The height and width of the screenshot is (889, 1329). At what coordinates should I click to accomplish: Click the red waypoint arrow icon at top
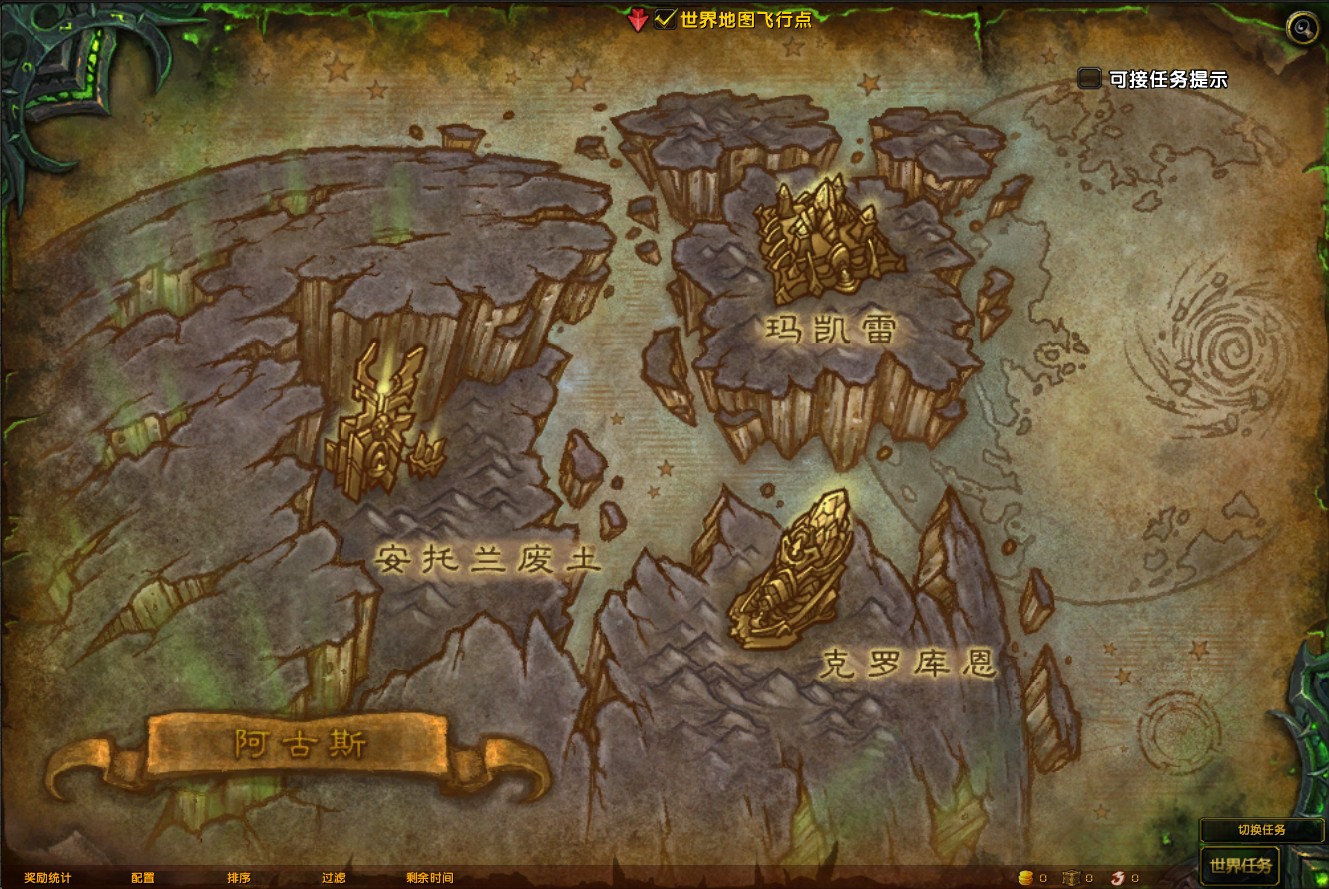(638, 19)
